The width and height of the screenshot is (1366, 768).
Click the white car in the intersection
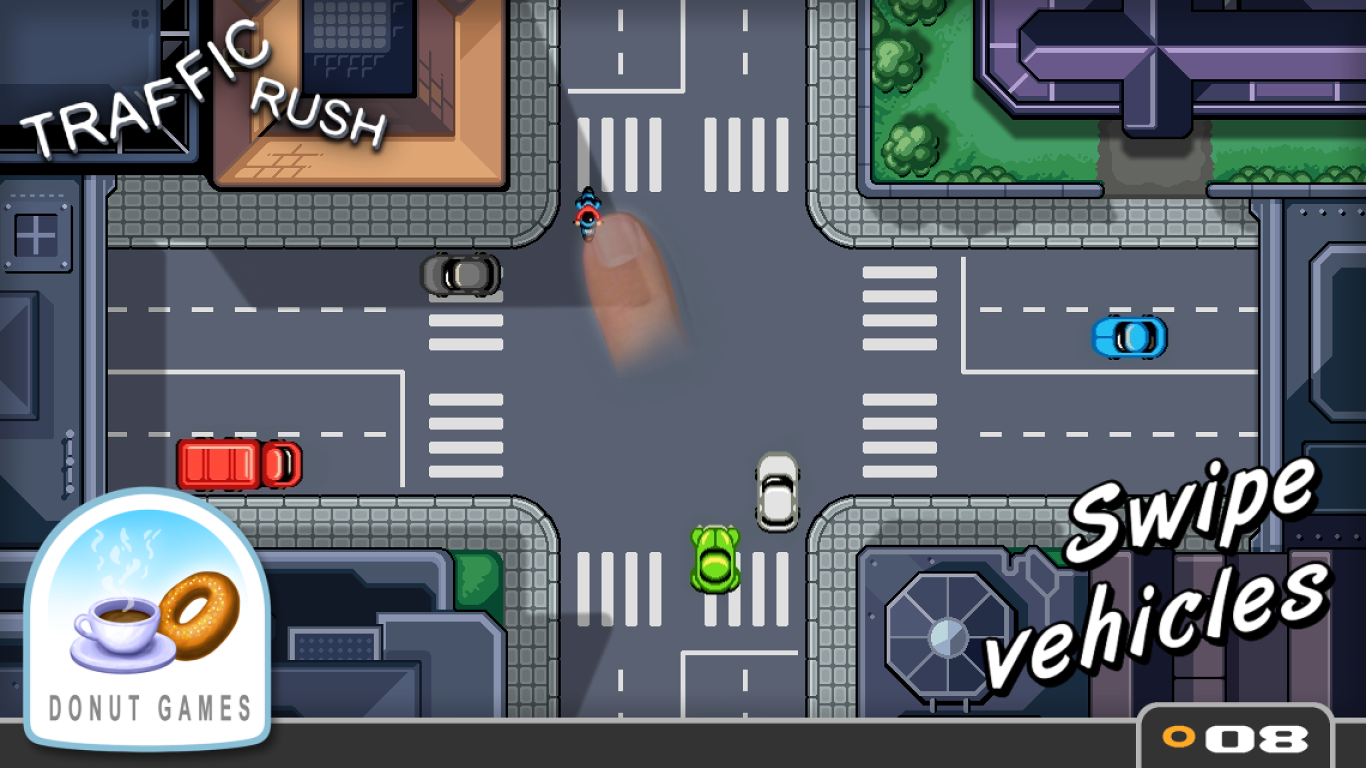777,492
